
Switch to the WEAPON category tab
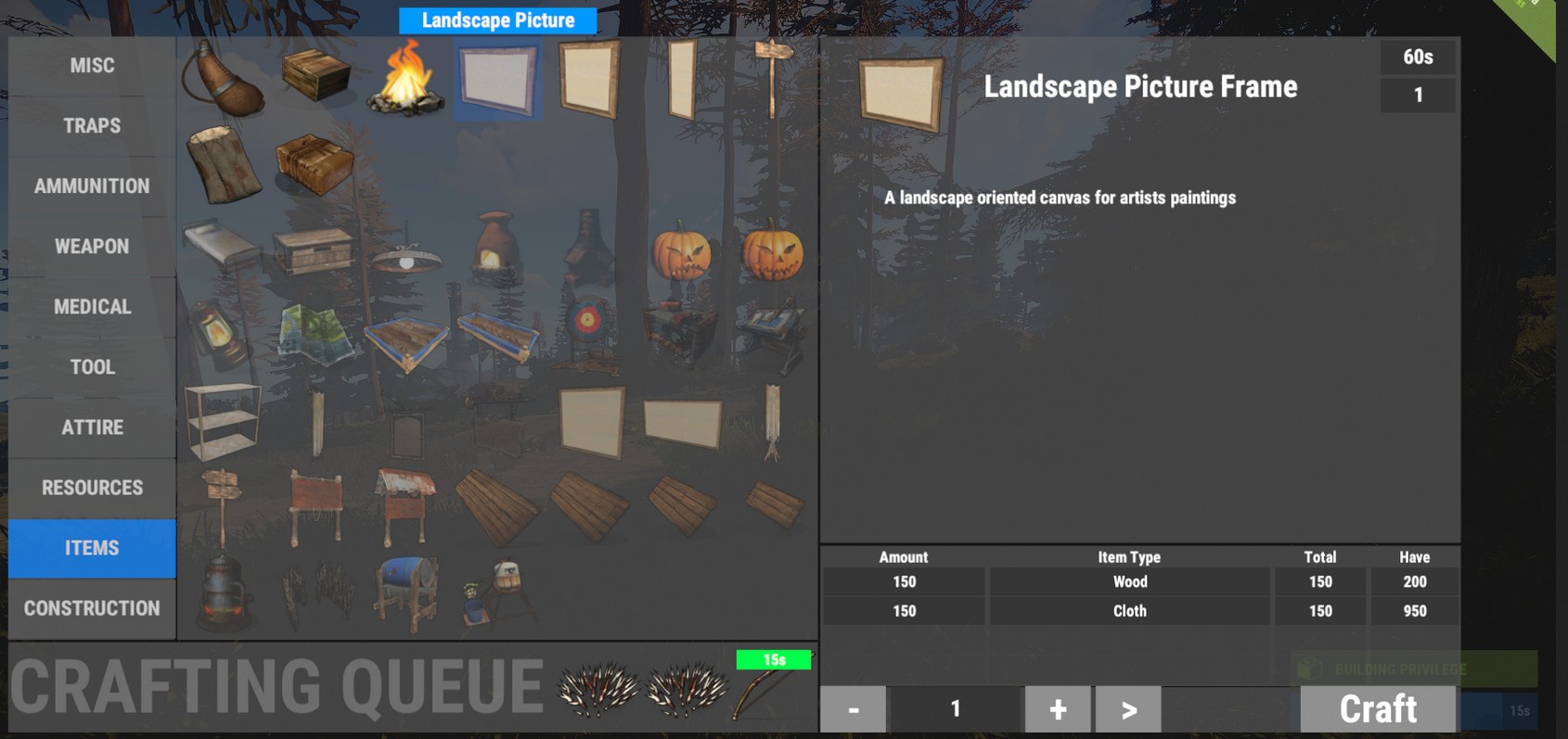click(90, 246)
